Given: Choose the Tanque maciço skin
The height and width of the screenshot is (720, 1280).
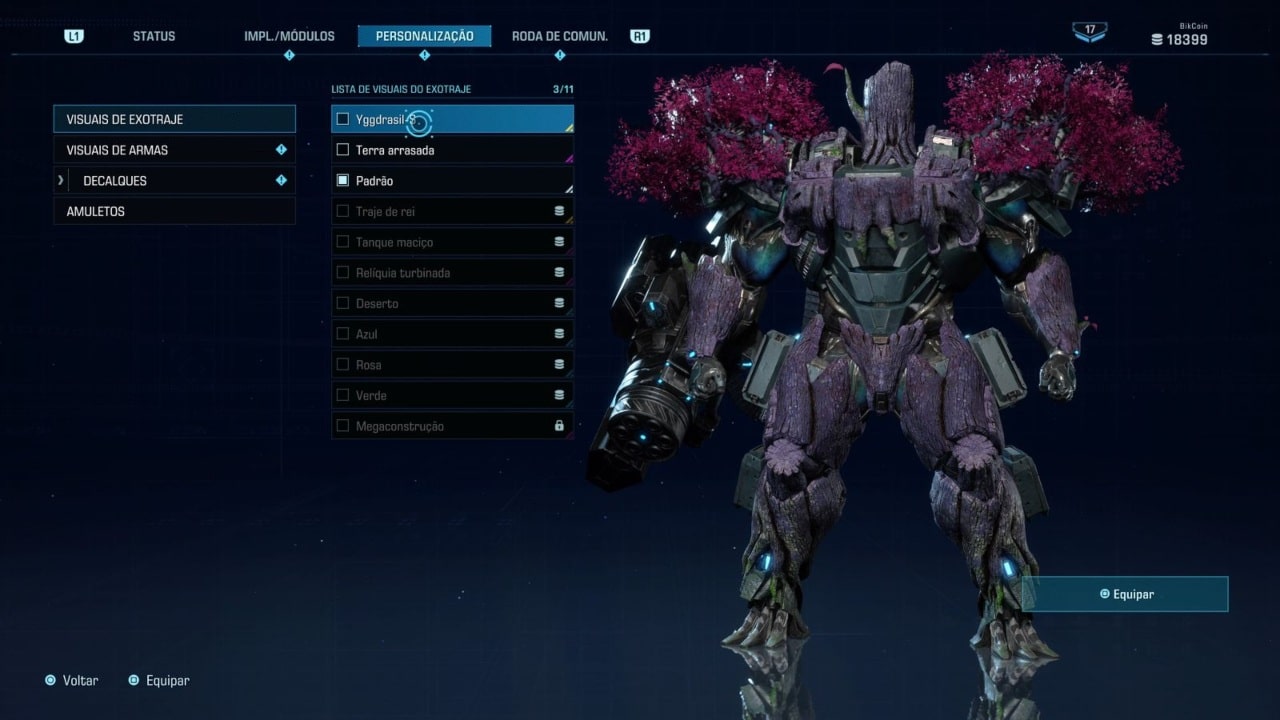Looking at the screenshot, I should click(452, 242).
